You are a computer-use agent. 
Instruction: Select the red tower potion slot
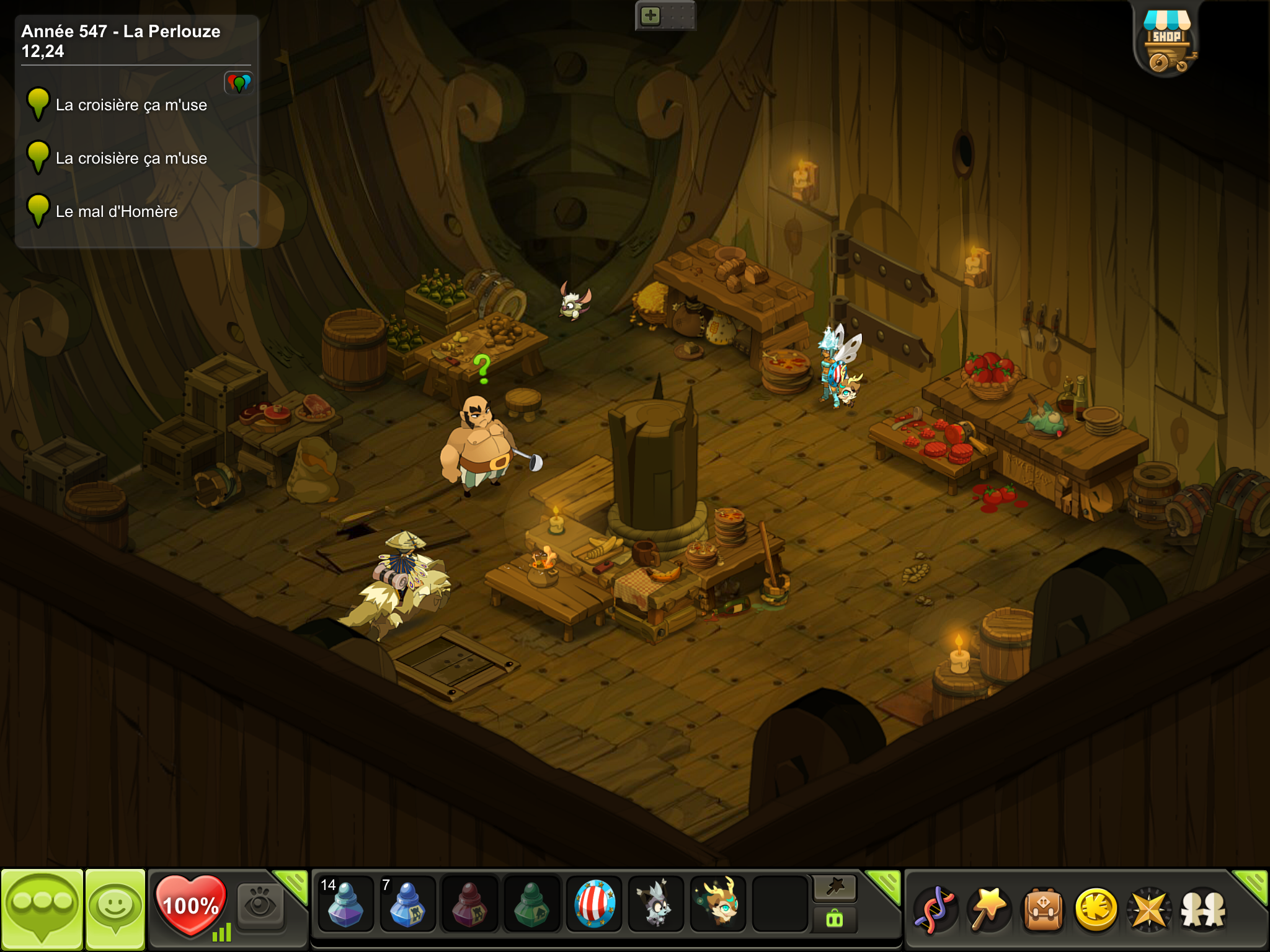click(469, 904)
